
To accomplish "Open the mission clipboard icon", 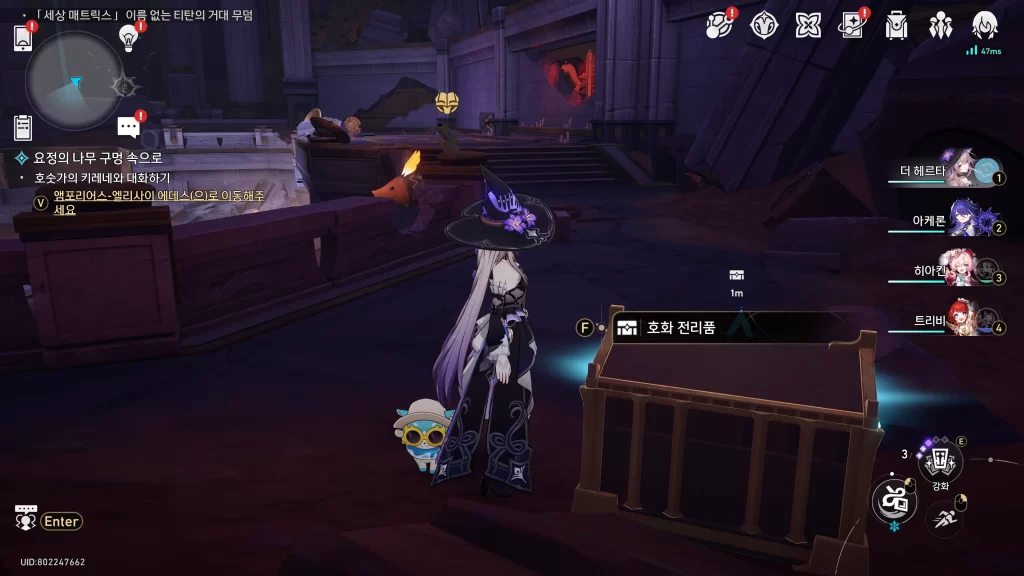I will [x=23, y=127].
